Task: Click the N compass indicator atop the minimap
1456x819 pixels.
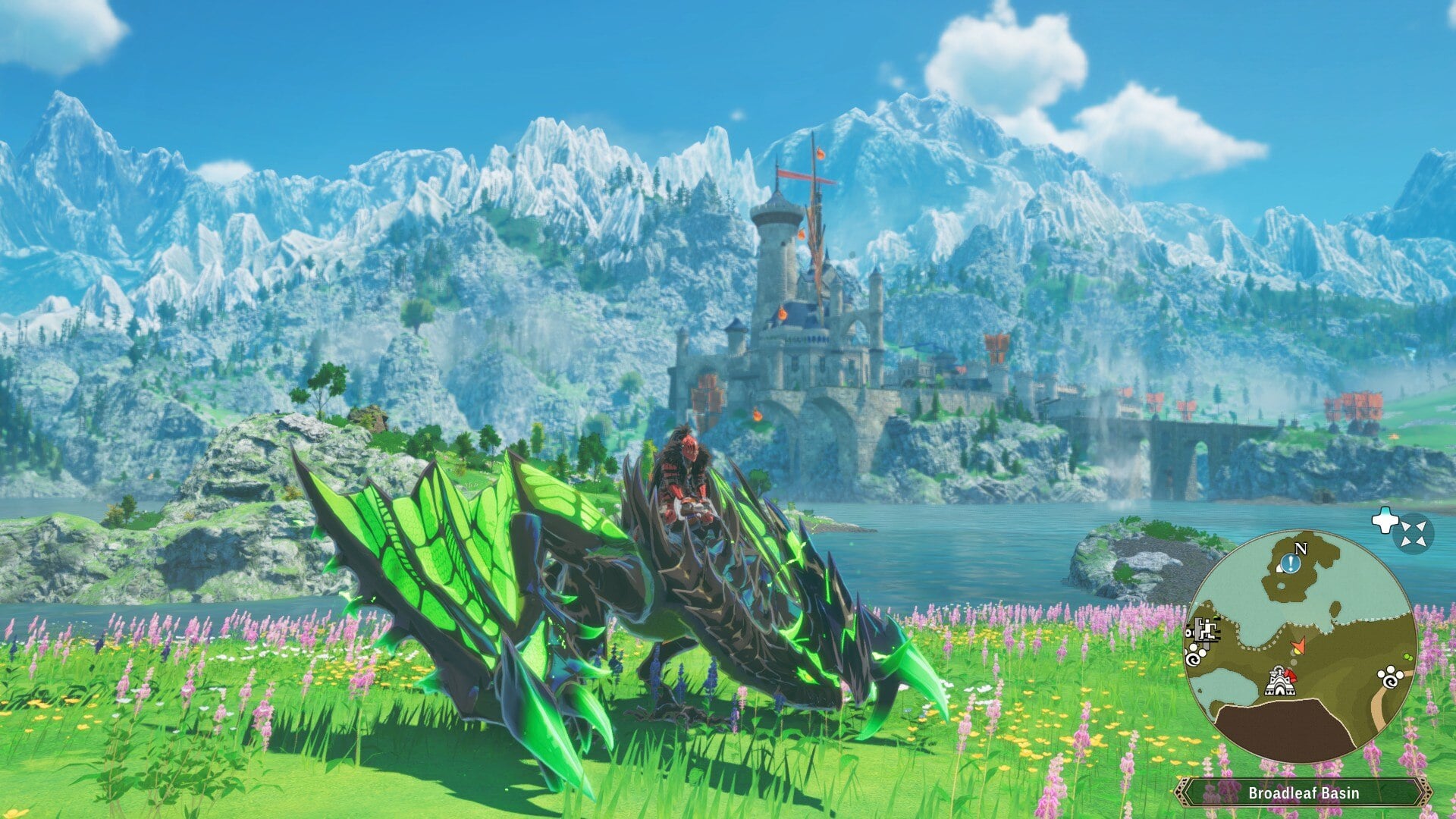Action: point(1301,549)
